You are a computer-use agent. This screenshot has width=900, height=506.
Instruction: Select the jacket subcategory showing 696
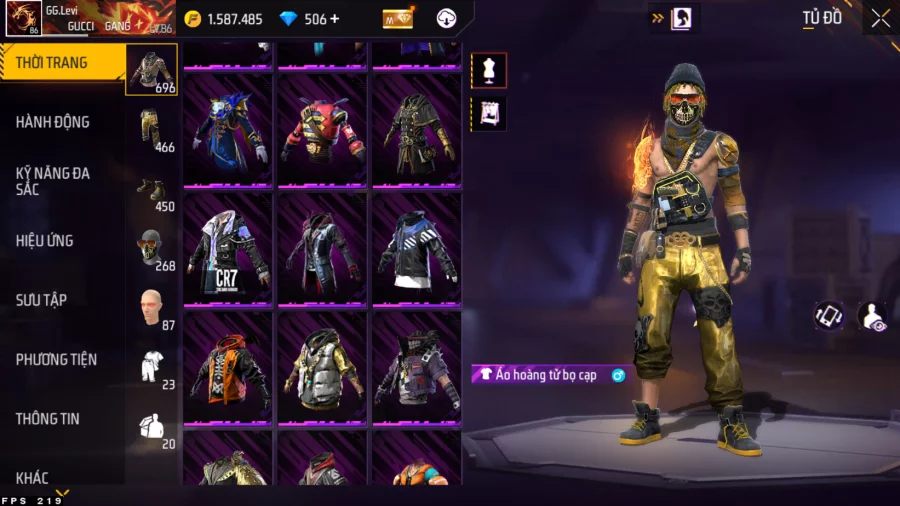tap(151, 69)
